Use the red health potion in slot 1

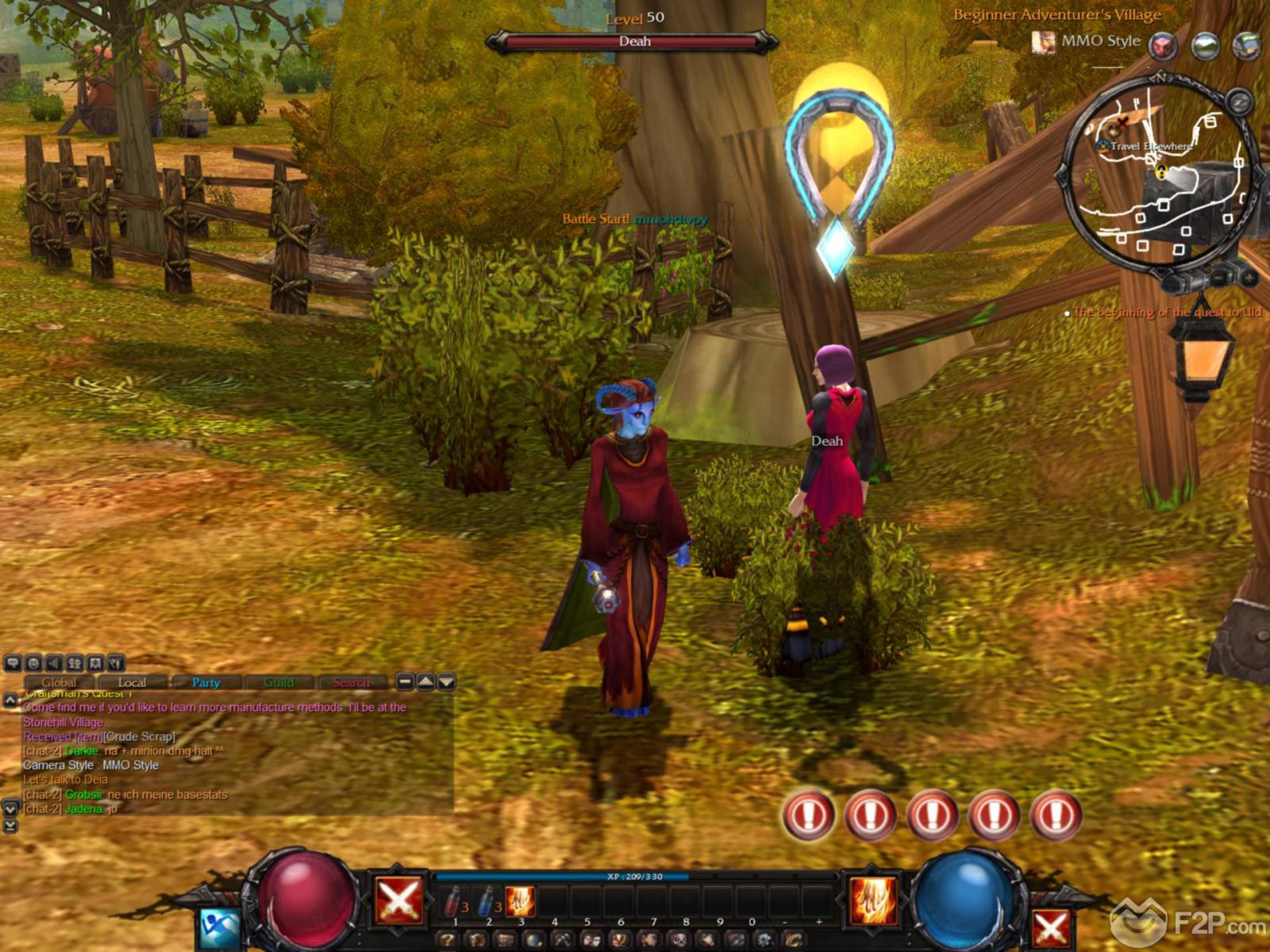pyautogui.click(x=455, y=902)
